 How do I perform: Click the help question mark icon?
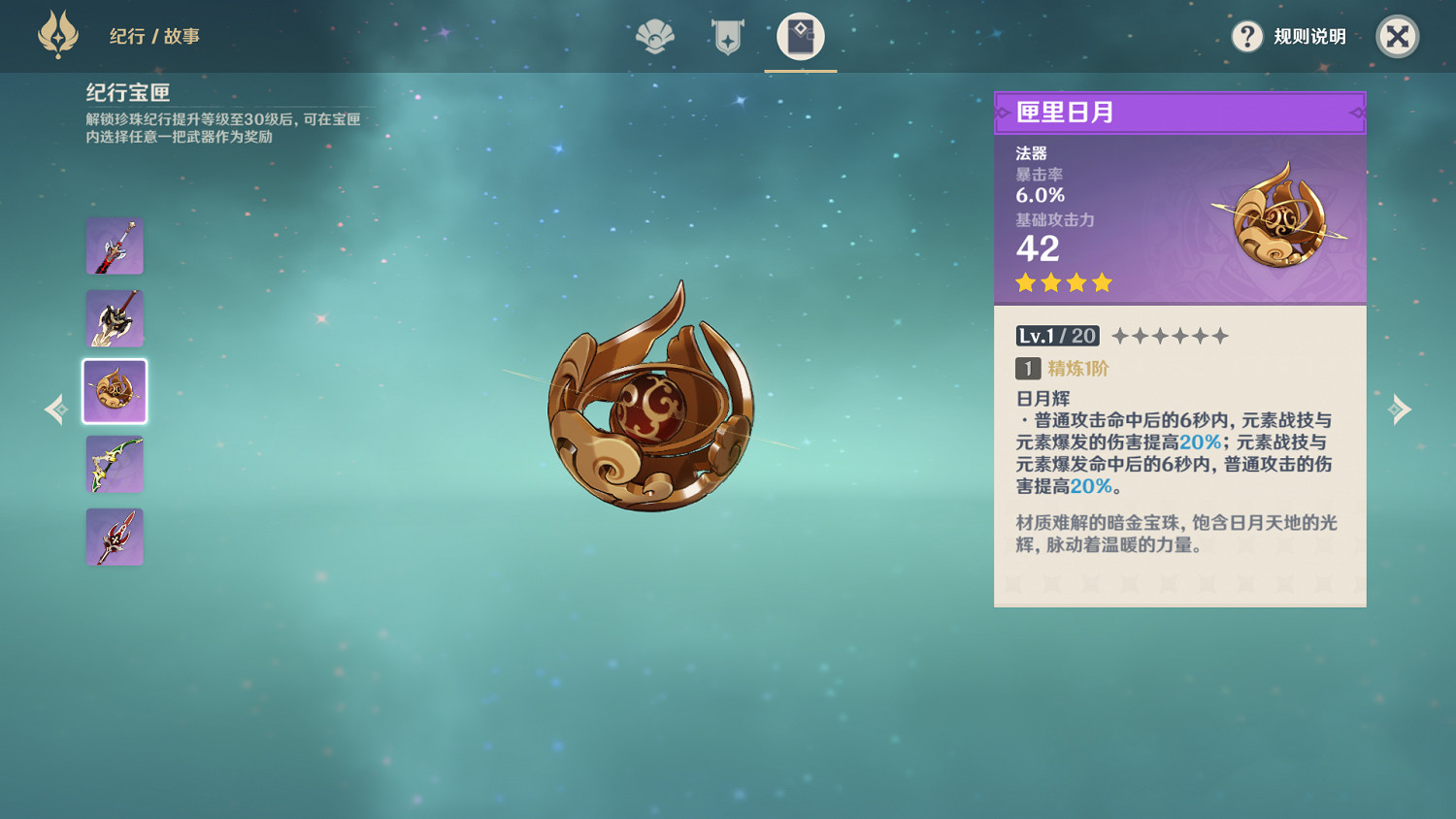1246,37
